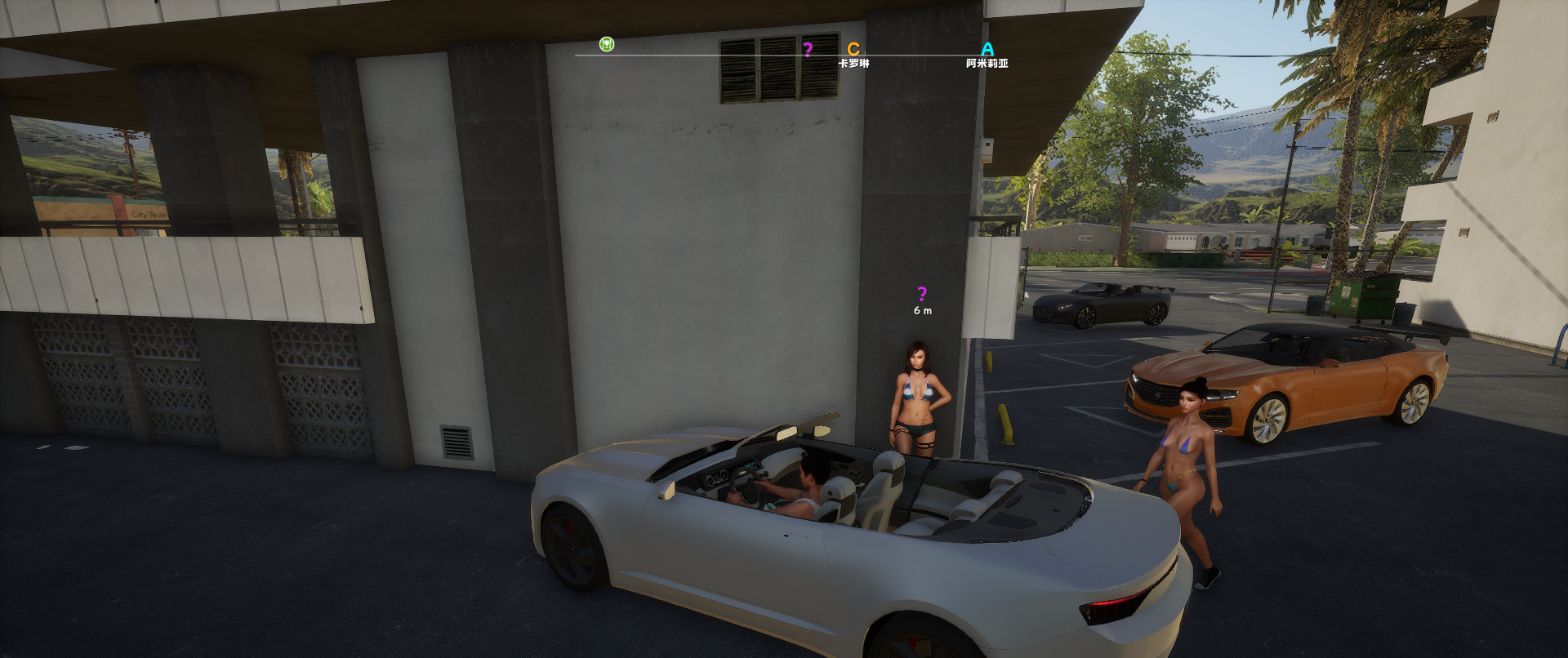Screen dimensions: 1568x658
Task: Click the green restaurant marker on the compass
Action: (x=606, y=44)
